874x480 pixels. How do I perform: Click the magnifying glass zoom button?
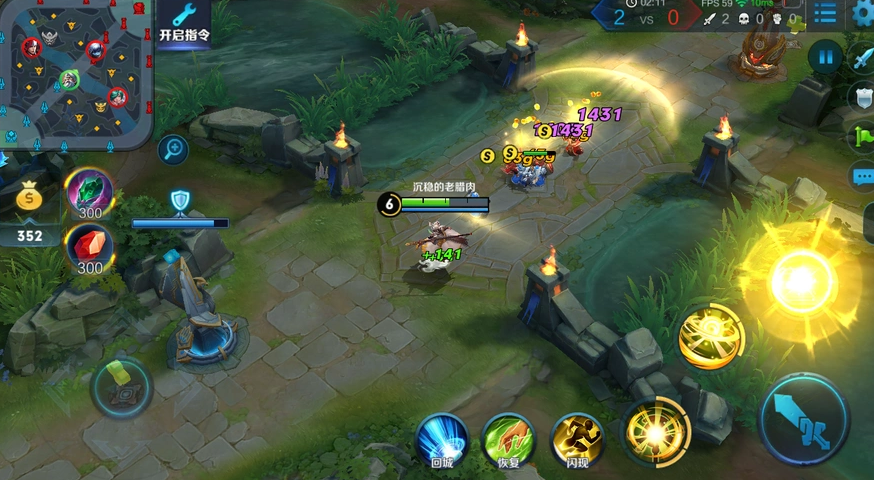174,150
